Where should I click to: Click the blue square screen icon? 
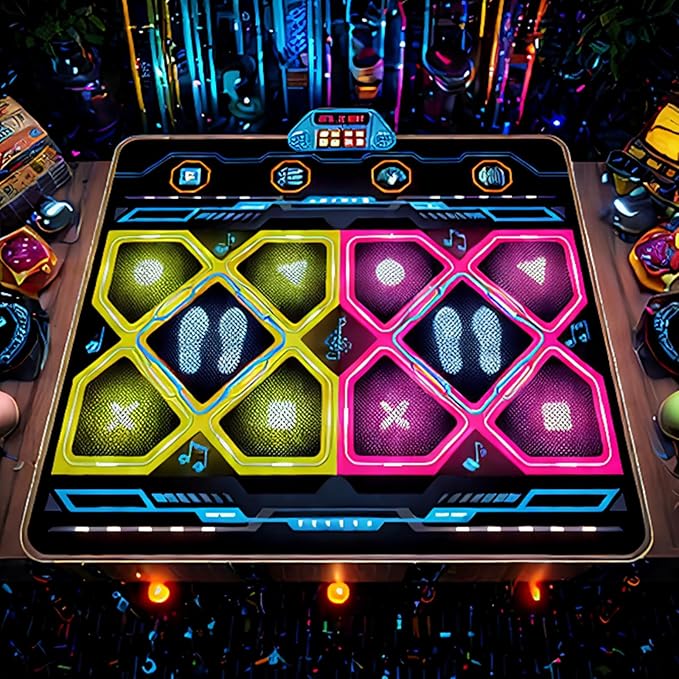click(188, 178)
